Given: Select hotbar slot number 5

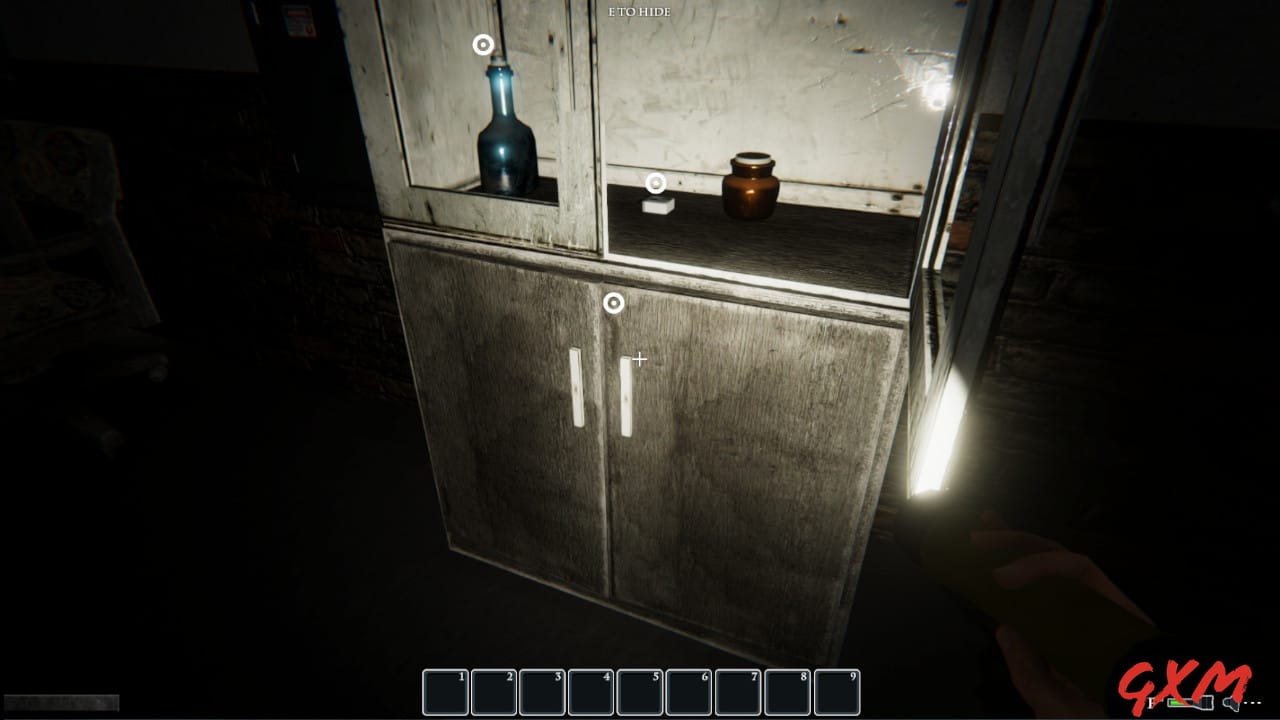Looking at the screenshot, I should pos(641,692).
